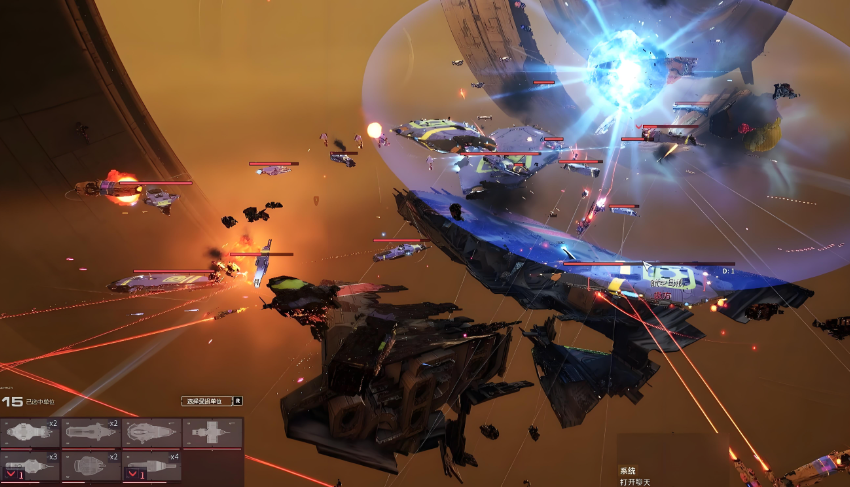
Task: Click the 选择受损单位 button
Action: (x=206, y=401)
